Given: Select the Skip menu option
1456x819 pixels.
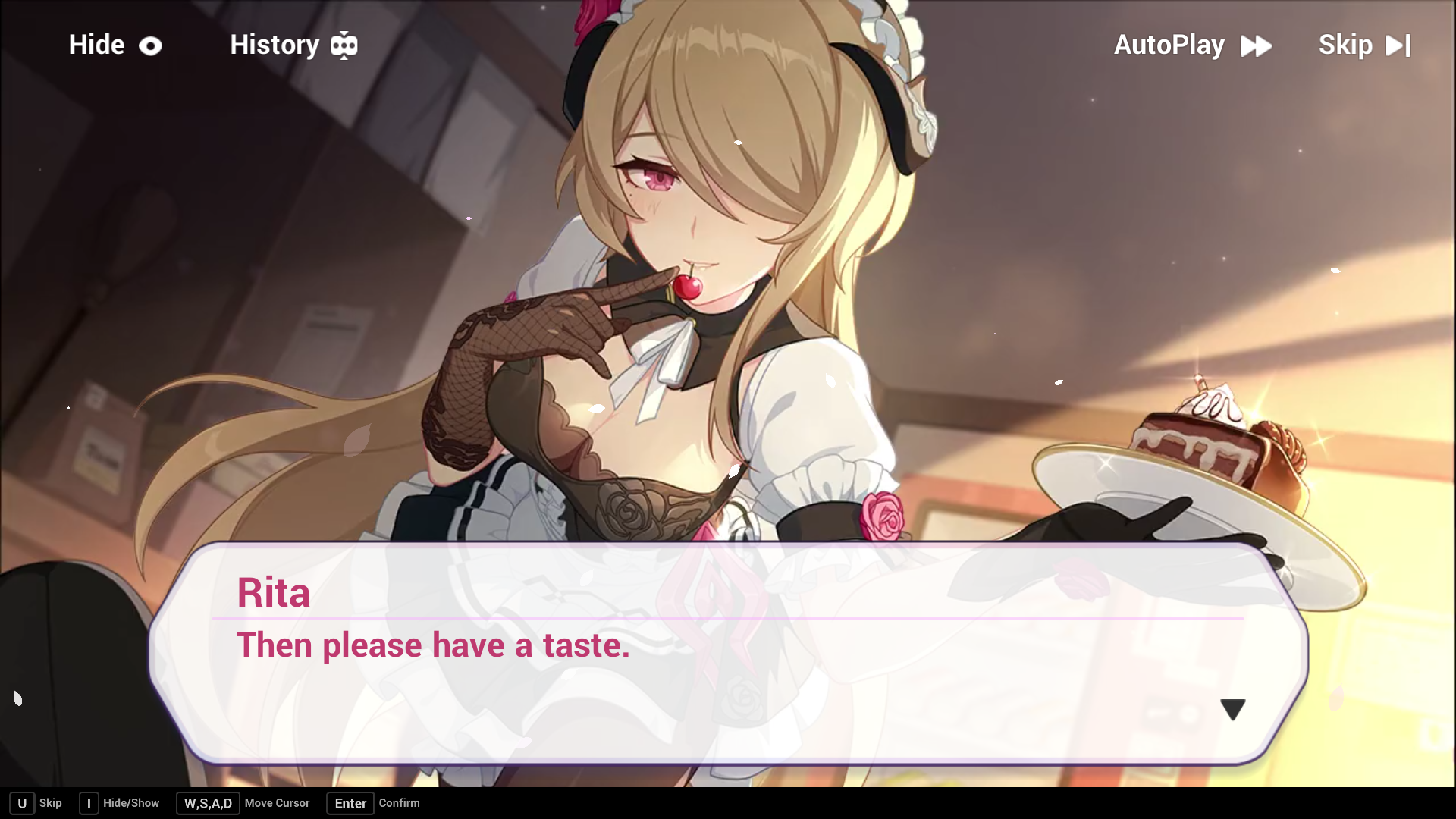Looking at the screenshot, I should (1346, 45).
